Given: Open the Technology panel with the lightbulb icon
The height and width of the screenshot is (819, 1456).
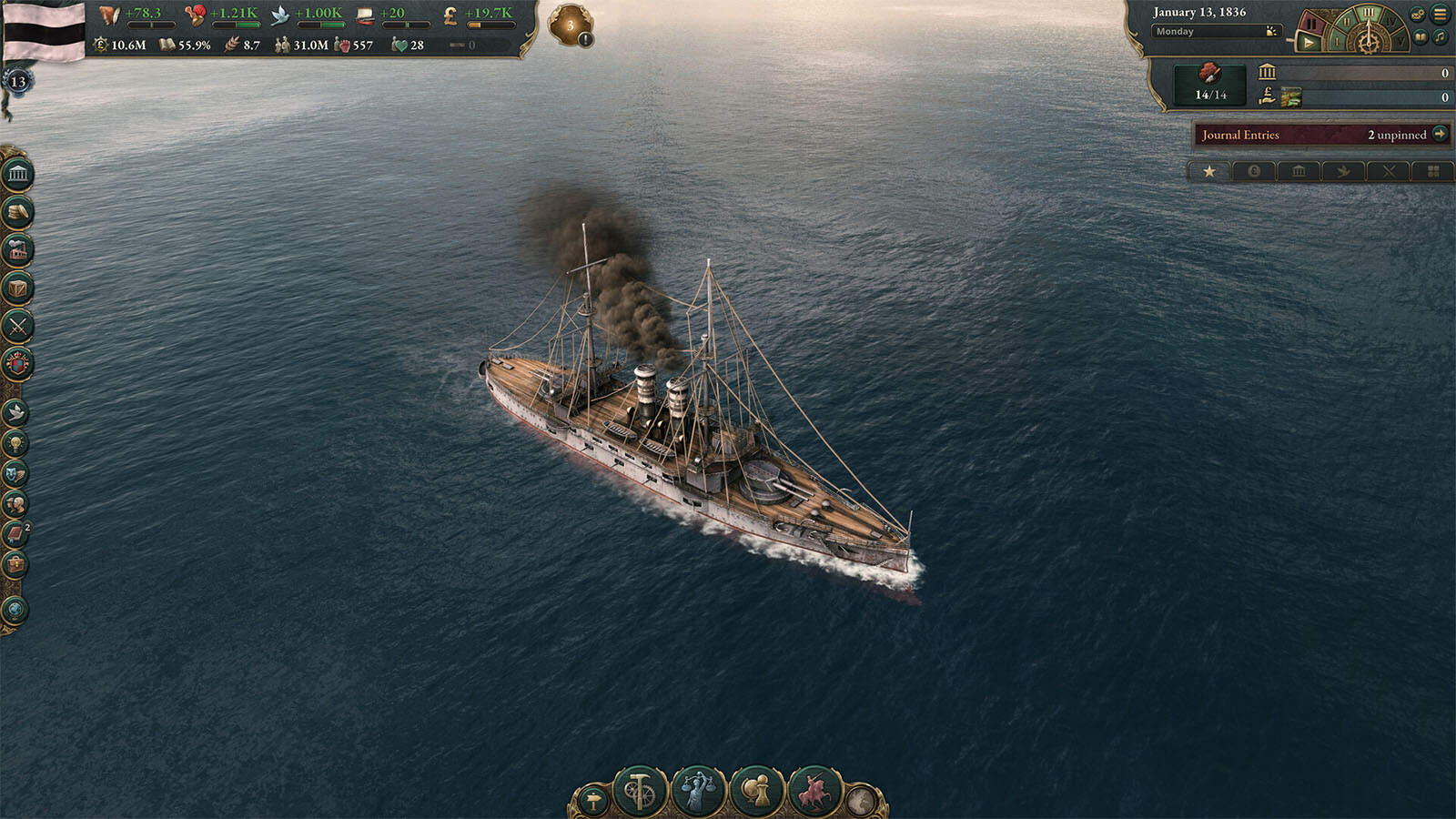Looking at the screenshot, I should point(15,443).
